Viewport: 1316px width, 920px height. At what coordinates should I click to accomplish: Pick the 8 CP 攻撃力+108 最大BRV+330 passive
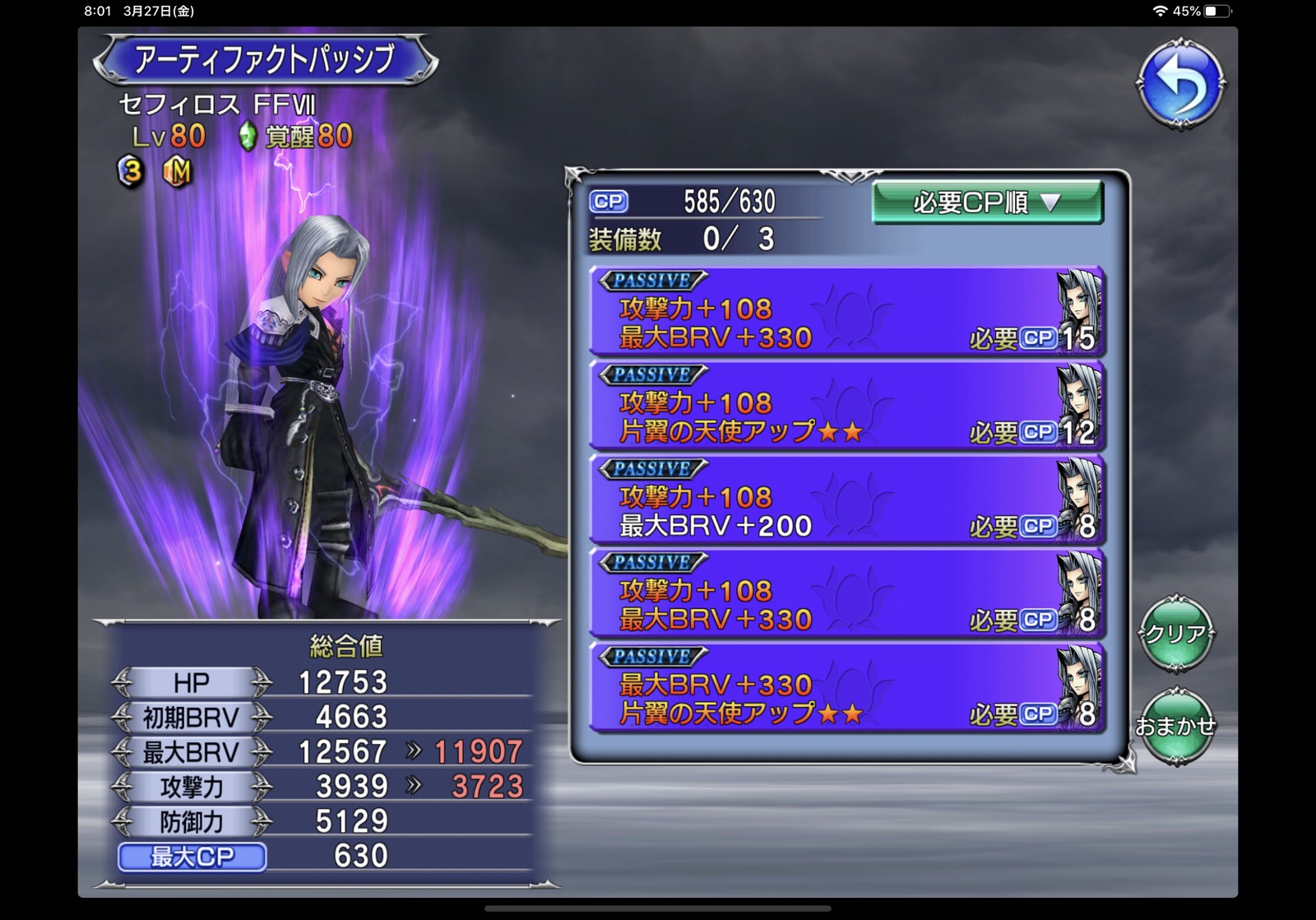pos(846,594)
